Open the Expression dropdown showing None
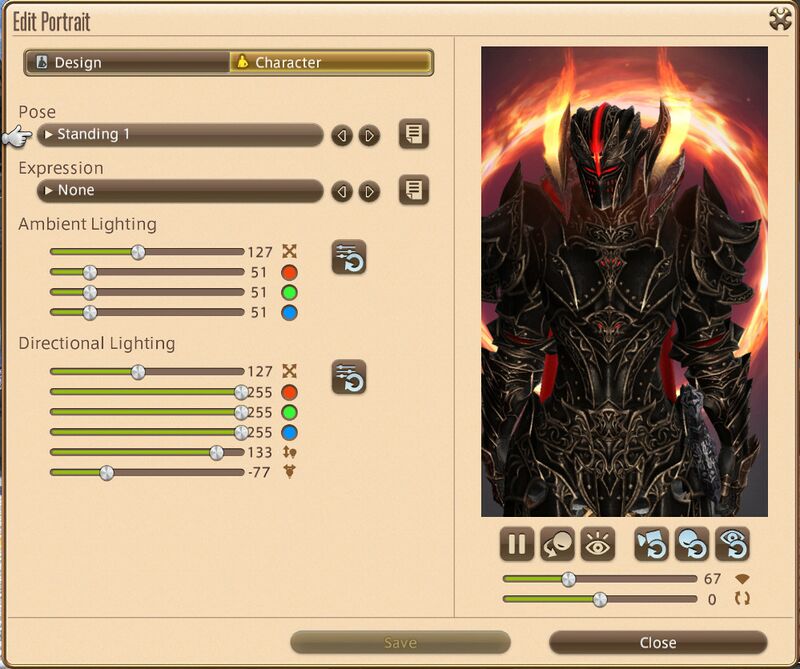 180,190
